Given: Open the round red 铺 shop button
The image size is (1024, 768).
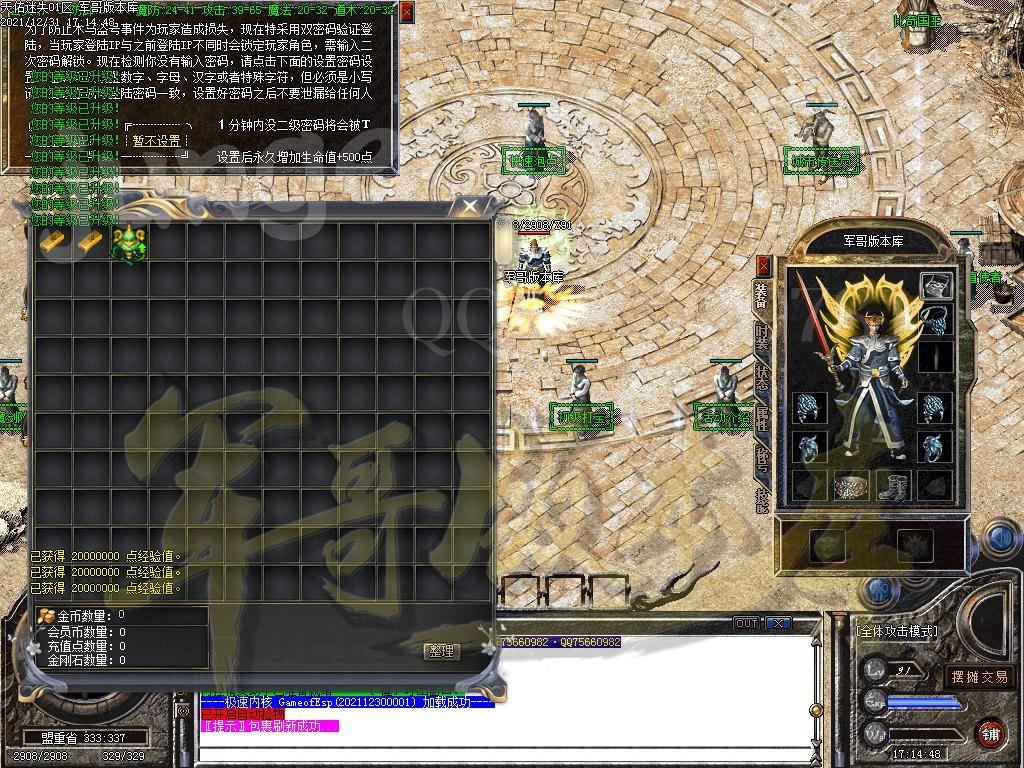Looking at the screenshot, I should tap(991, 732).
